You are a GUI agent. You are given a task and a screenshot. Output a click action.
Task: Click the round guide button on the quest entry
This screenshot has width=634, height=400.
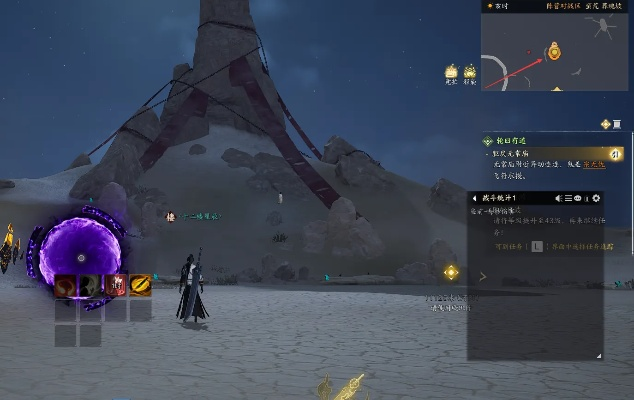[616, 153]
